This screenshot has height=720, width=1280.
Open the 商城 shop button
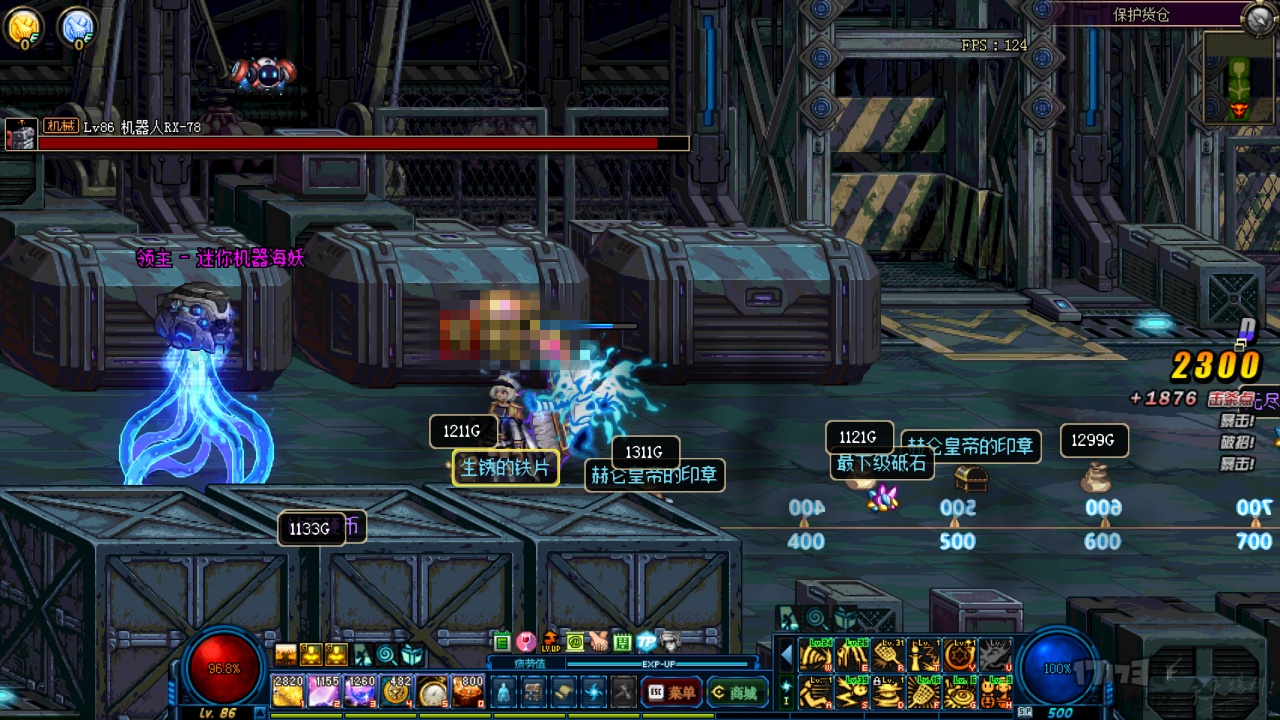point(736,691)
